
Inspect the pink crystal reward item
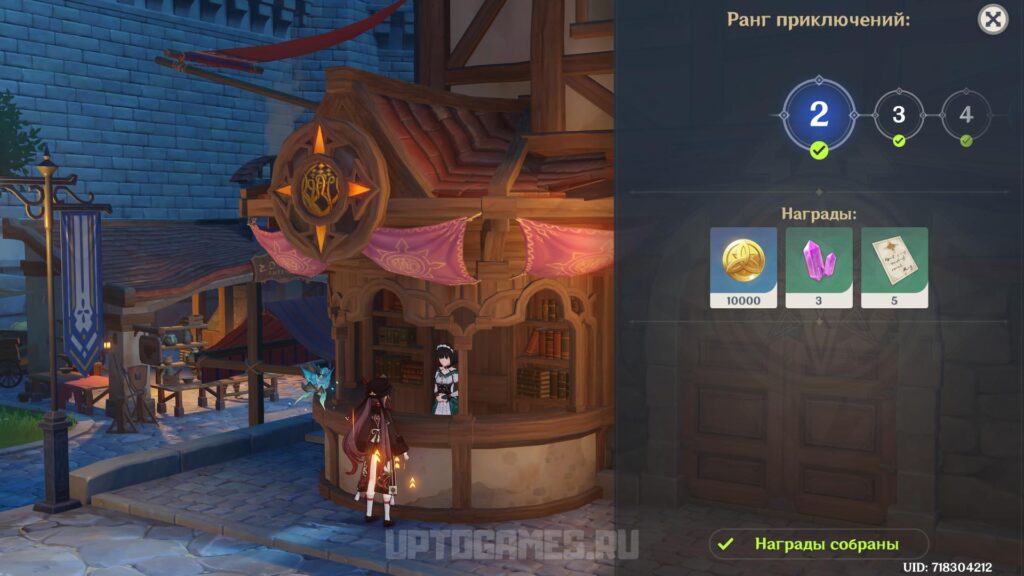(819, 267)
